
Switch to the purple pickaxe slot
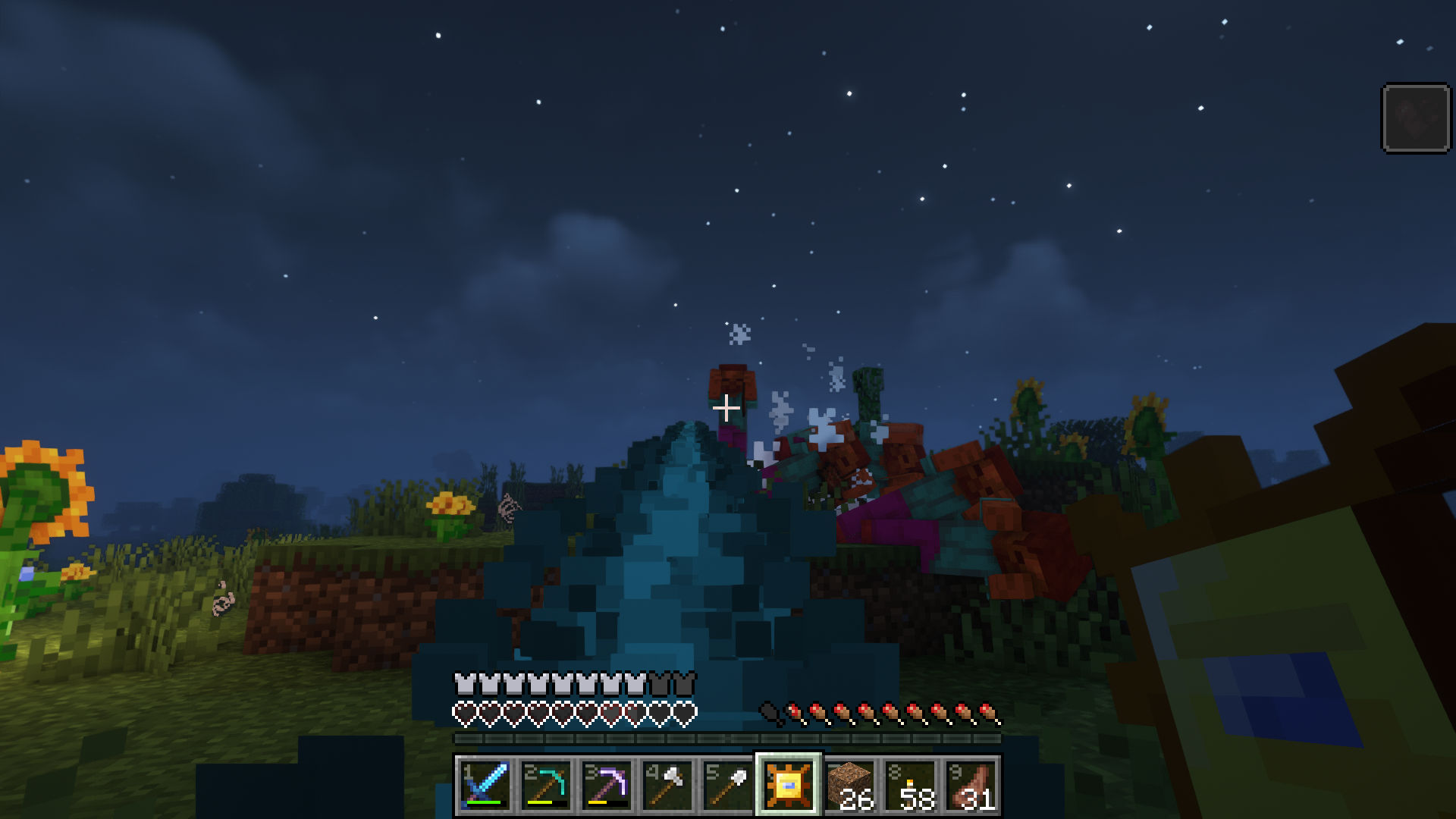pyautogui.click(x=607, y=785)
